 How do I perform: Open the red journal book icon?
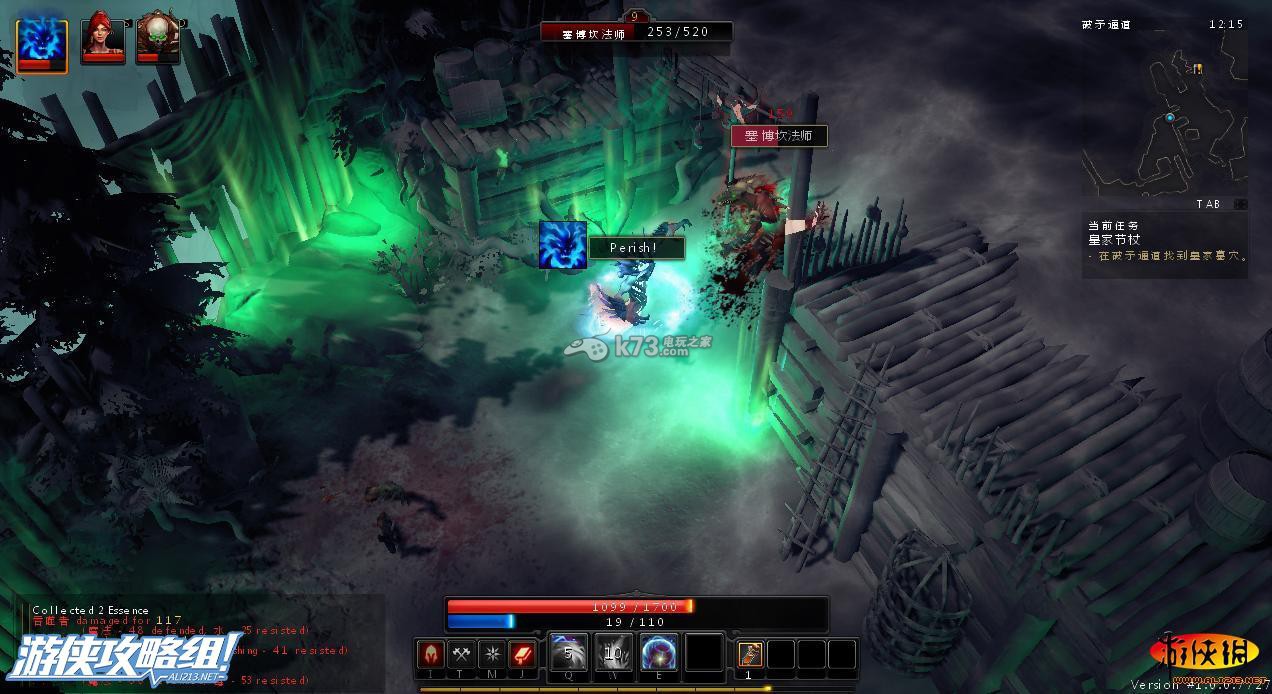click(523, 654)
